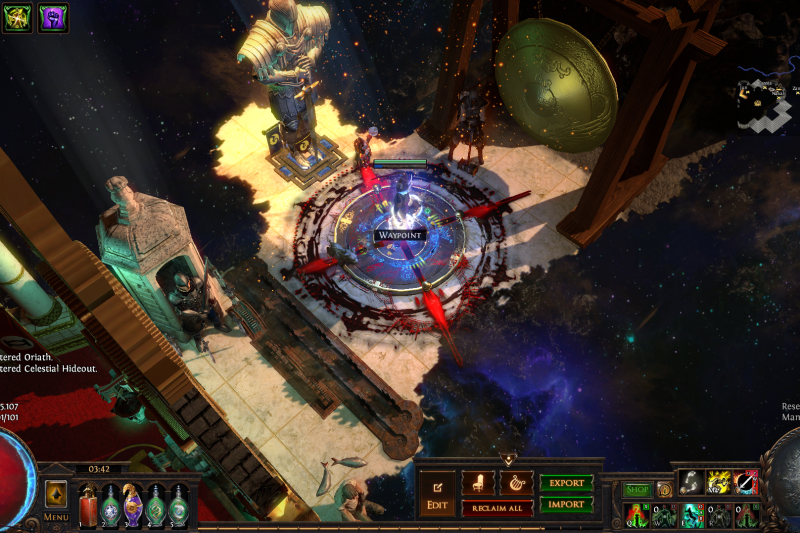Export the hideout layout
The height and width of the screenshot is (533, 800).
click(x=566, y=483)
